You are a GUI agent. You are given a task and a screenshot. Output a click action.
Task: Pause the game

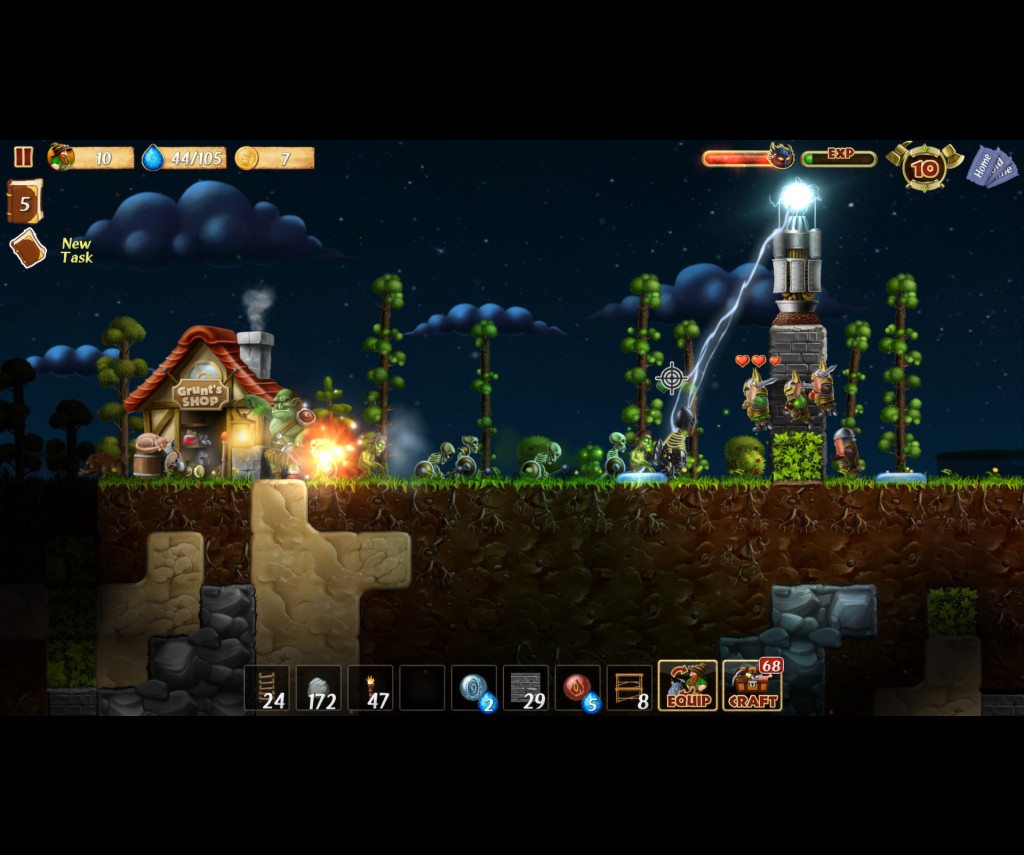pos(23,157)
